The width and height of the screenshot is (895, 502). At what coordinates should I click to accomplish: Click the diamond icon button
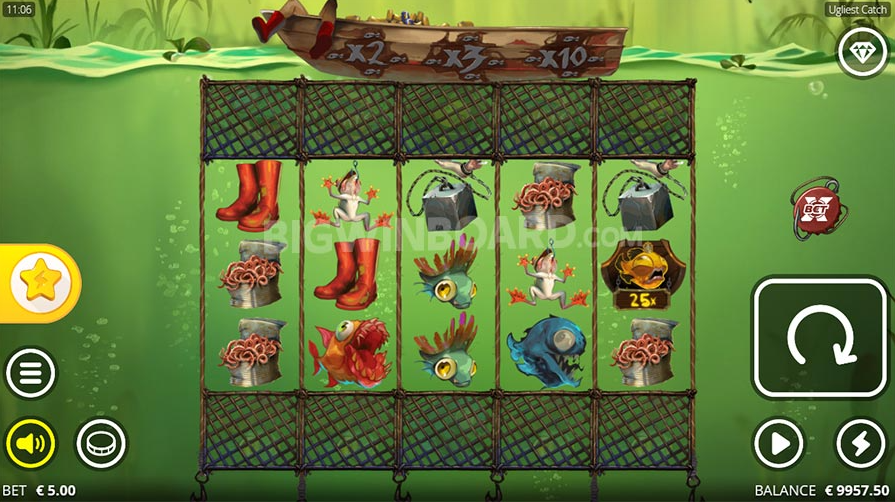(862, 51)
